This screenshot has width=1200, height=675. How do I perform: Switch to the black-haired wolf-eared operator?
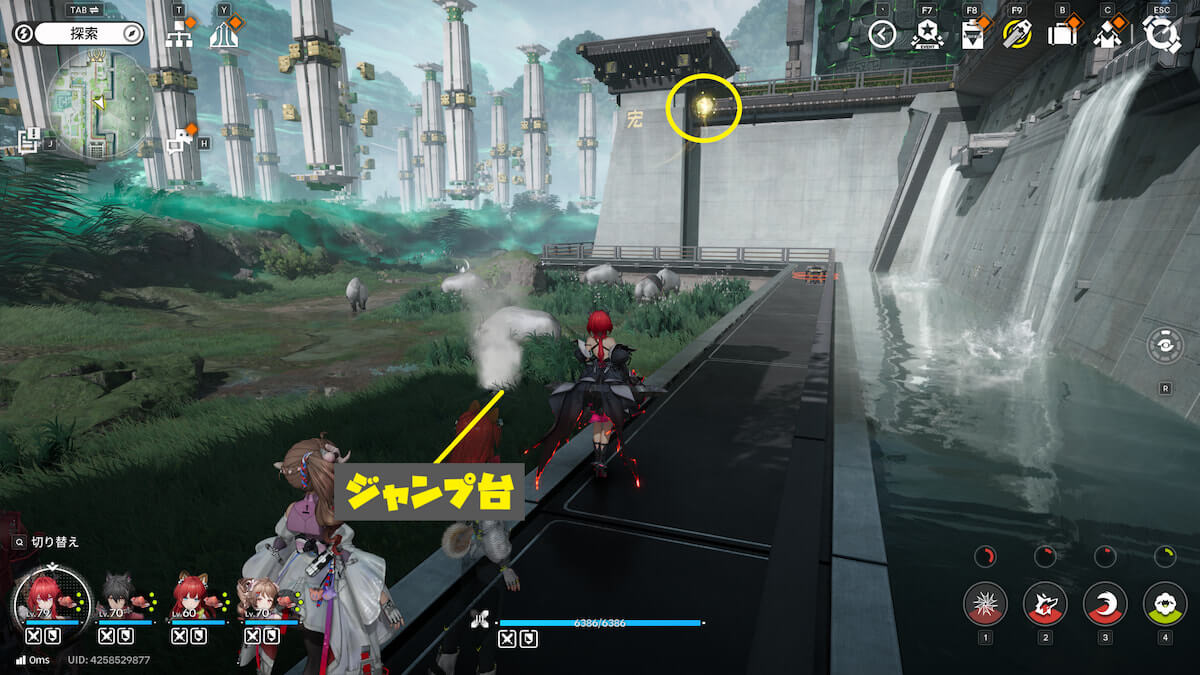coord(116,598)
